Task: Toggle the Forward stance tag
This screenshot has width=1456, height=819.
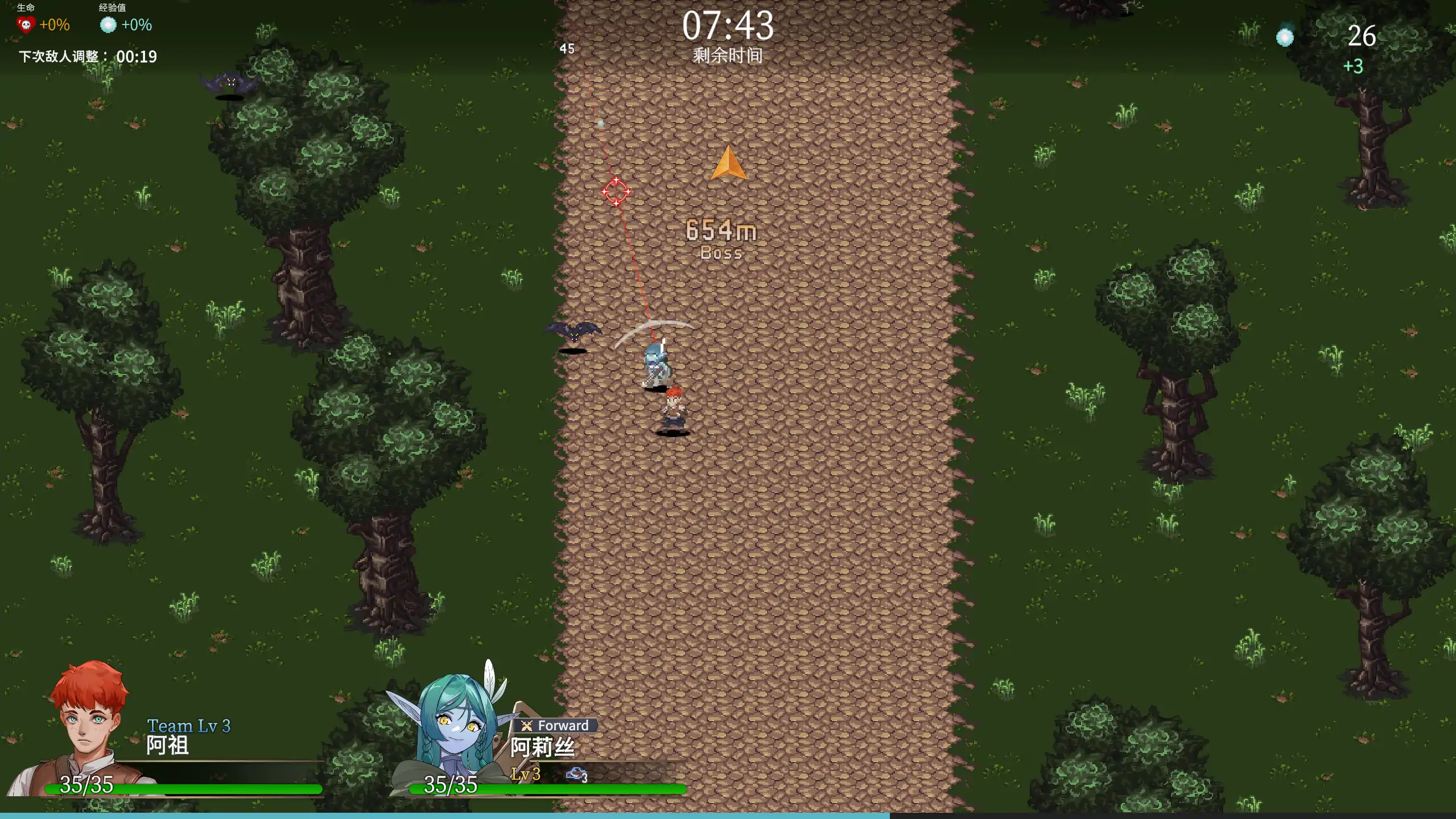Action: tap(556, 726)
